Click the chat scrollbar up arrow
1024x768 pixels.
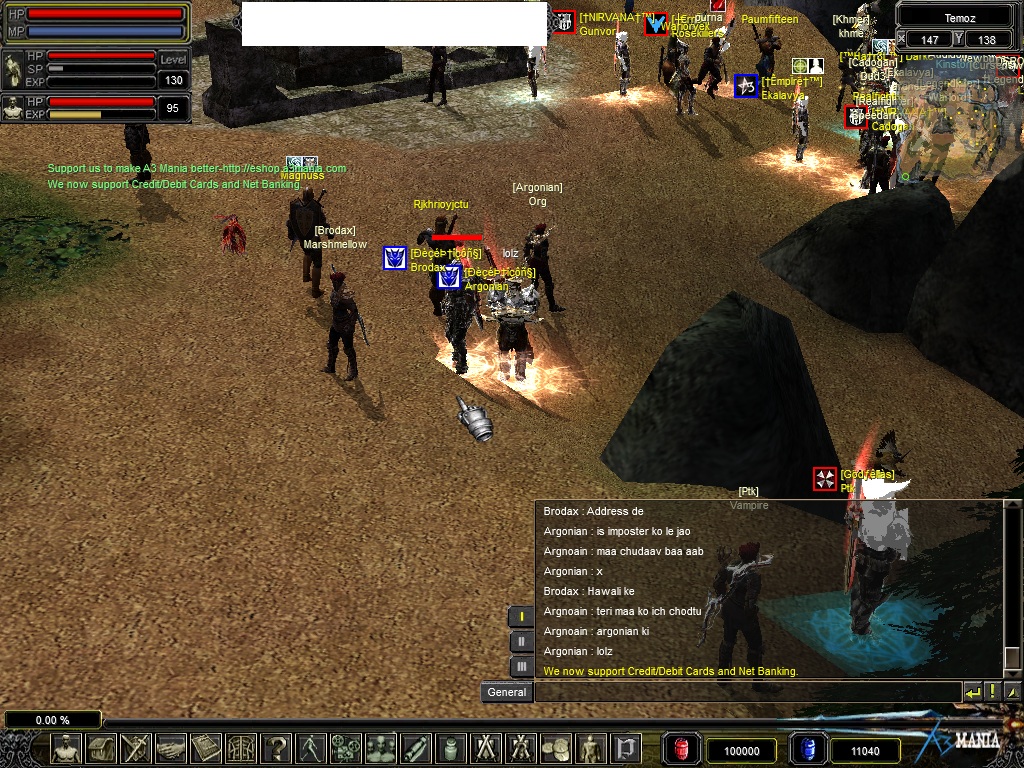[1012, 511]
